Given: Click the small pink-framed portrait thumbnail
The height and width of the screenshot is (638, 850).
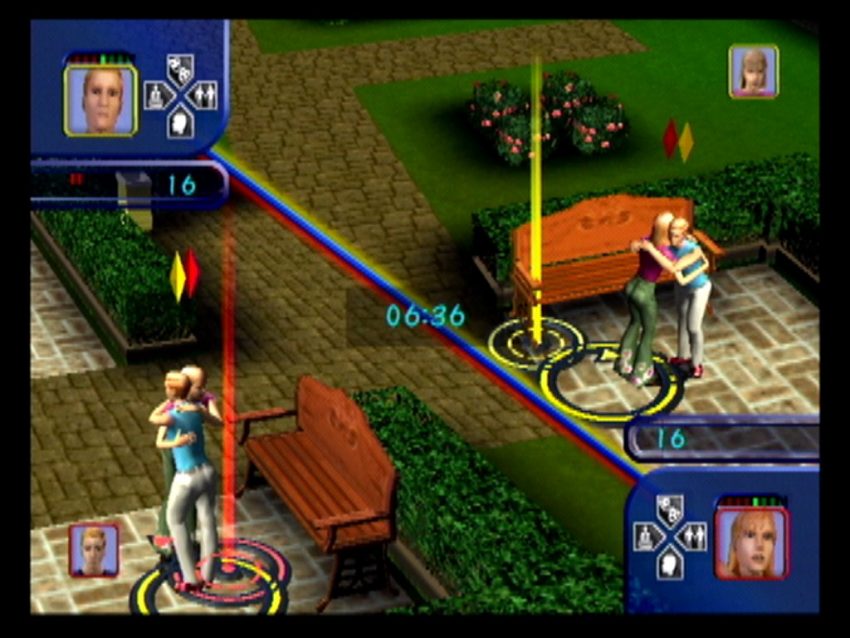Looking at the screenshot, I should (753, 70).
